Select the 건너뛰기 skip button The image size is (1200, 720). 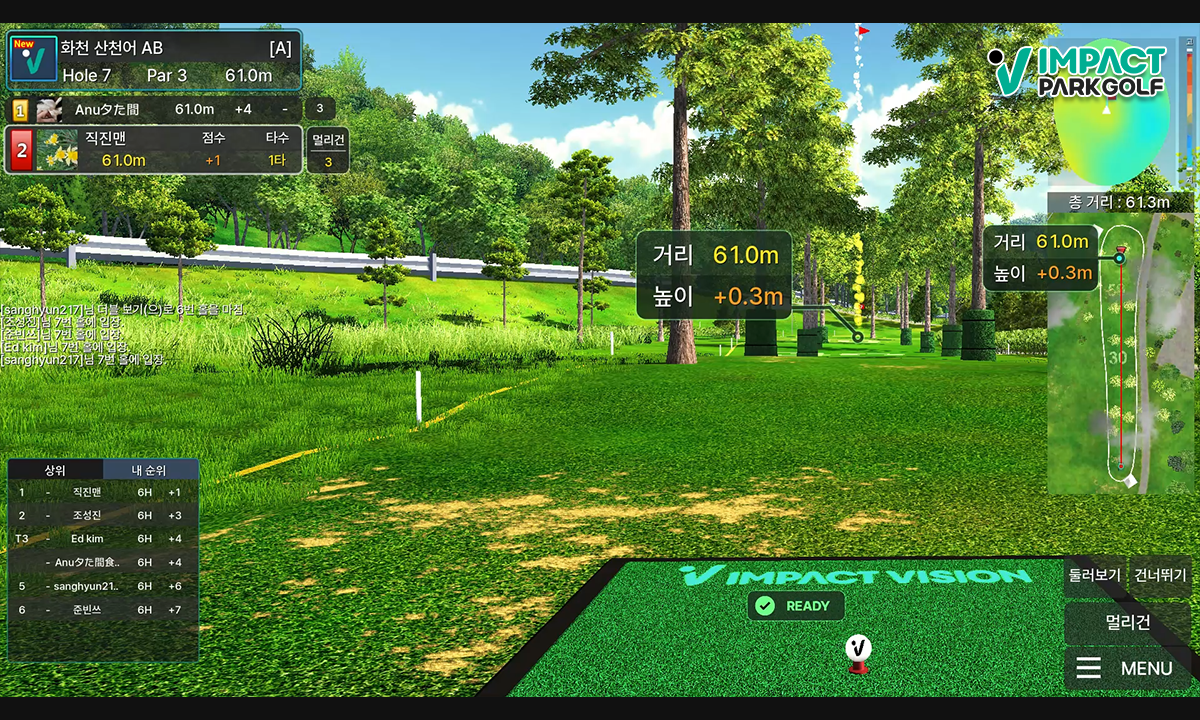[x=1159, y=576]
